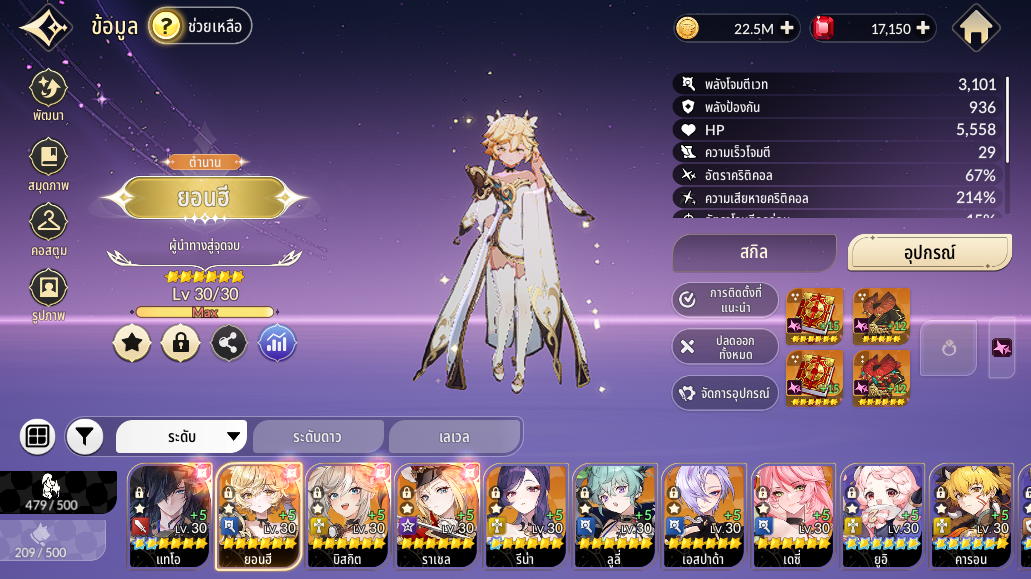The width and height of the screenshot is (1031, 579).
Task: Toggle the hero lock button
Action: coord(180,343)
